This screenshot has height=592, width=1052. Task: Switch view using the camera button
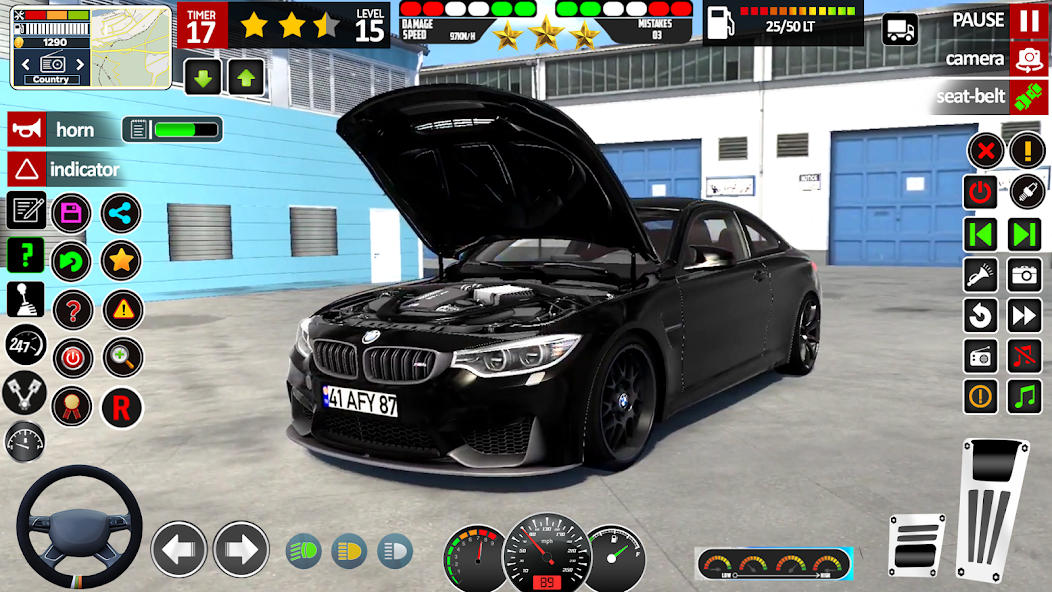pyautogui.click(x=1028, y=59)
